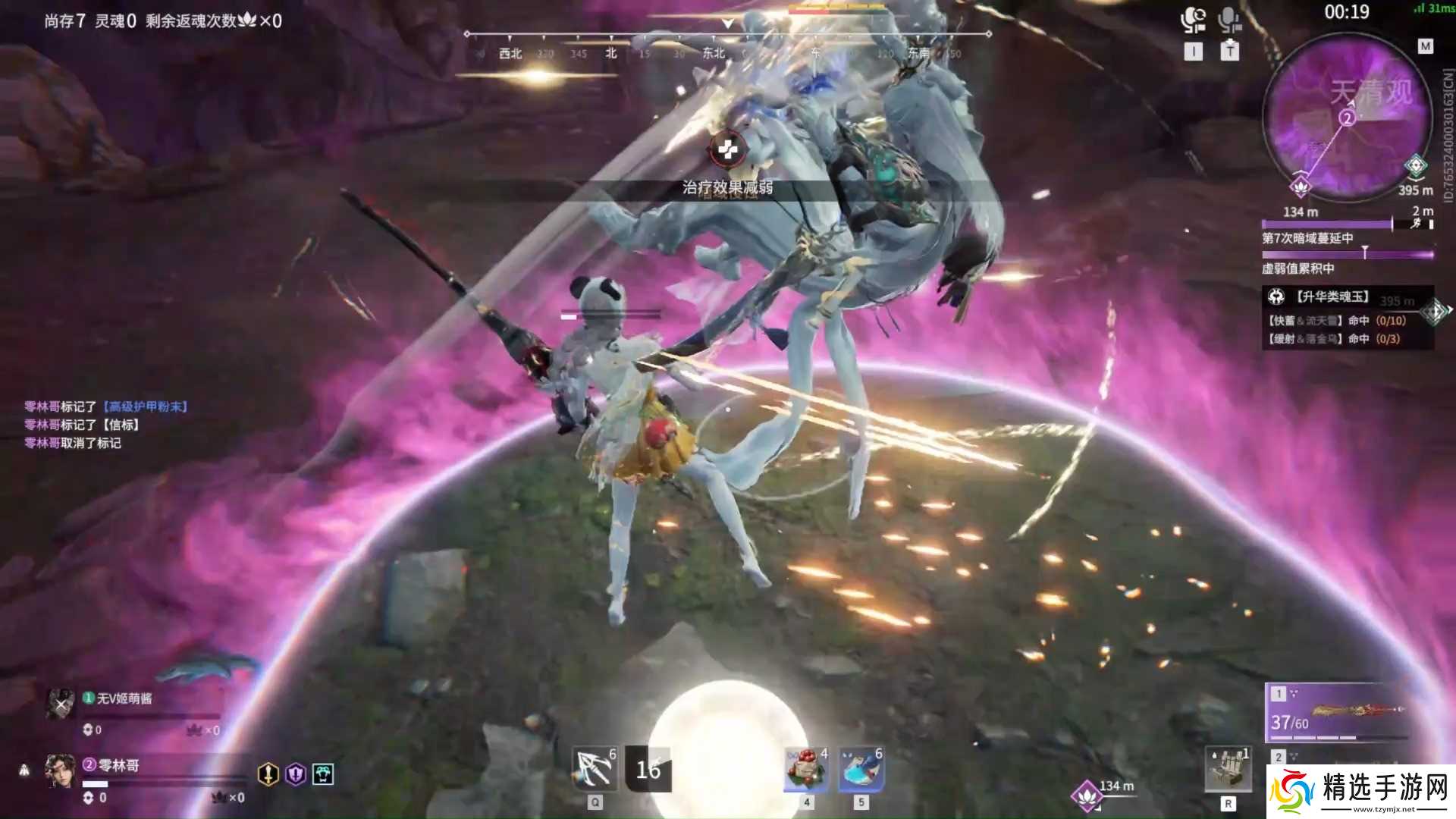Image resolution: width=1456 pixels, height=819 pixels.
Task: Open the chat log with 零林哥's markers
Action: tap(106, 425)
